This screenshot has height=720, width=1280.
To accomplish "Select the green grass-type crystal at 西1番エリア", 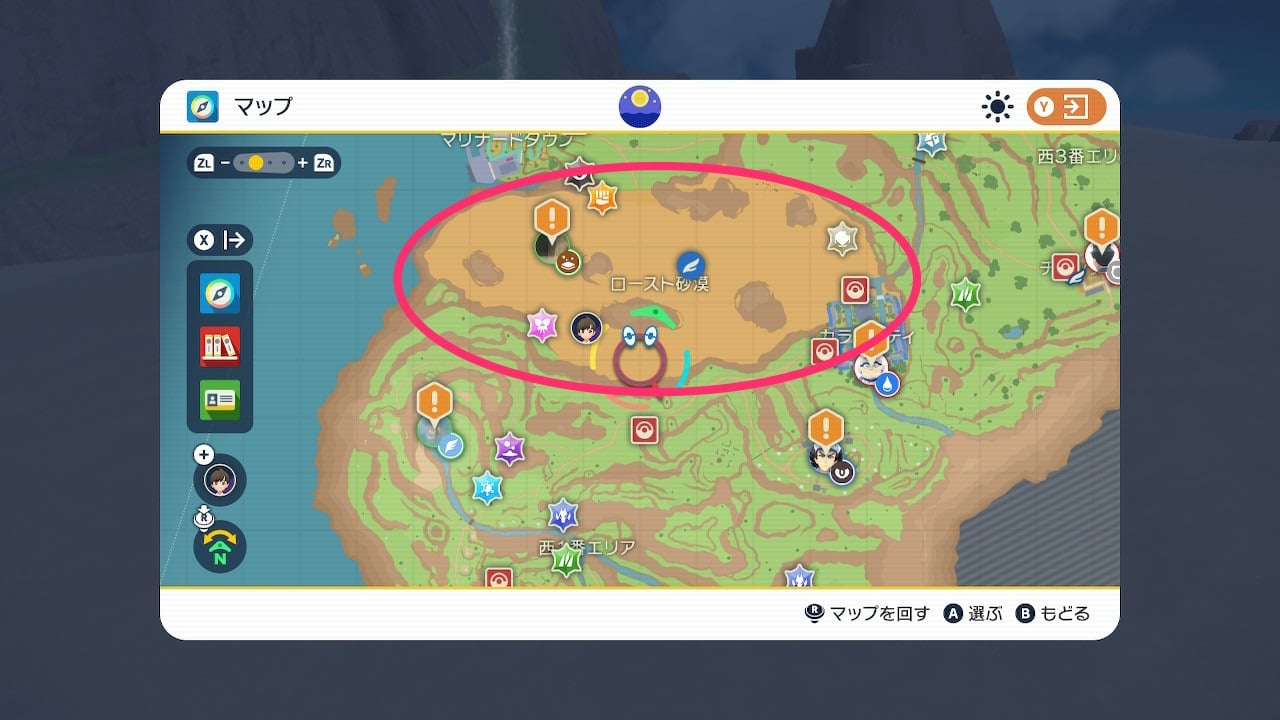I will tap(566, 560).
